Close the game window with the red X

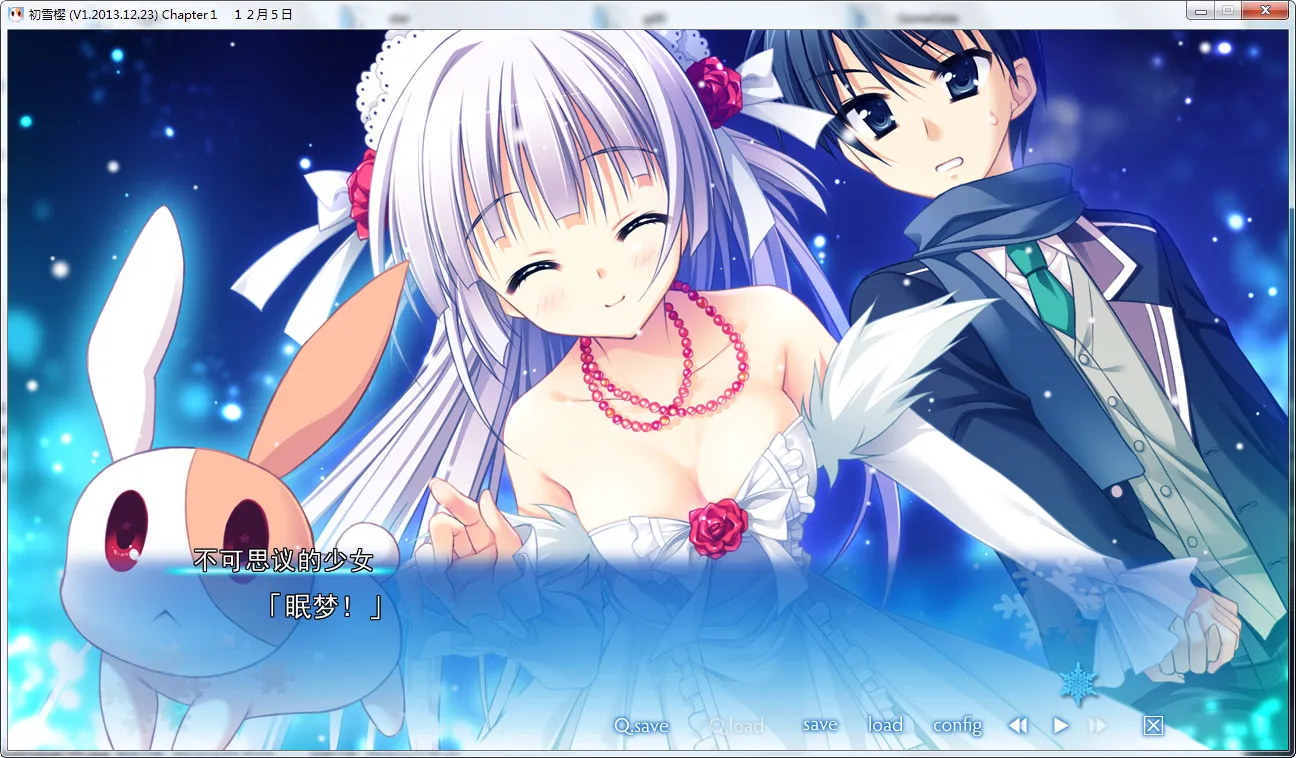pos(1265,10)
